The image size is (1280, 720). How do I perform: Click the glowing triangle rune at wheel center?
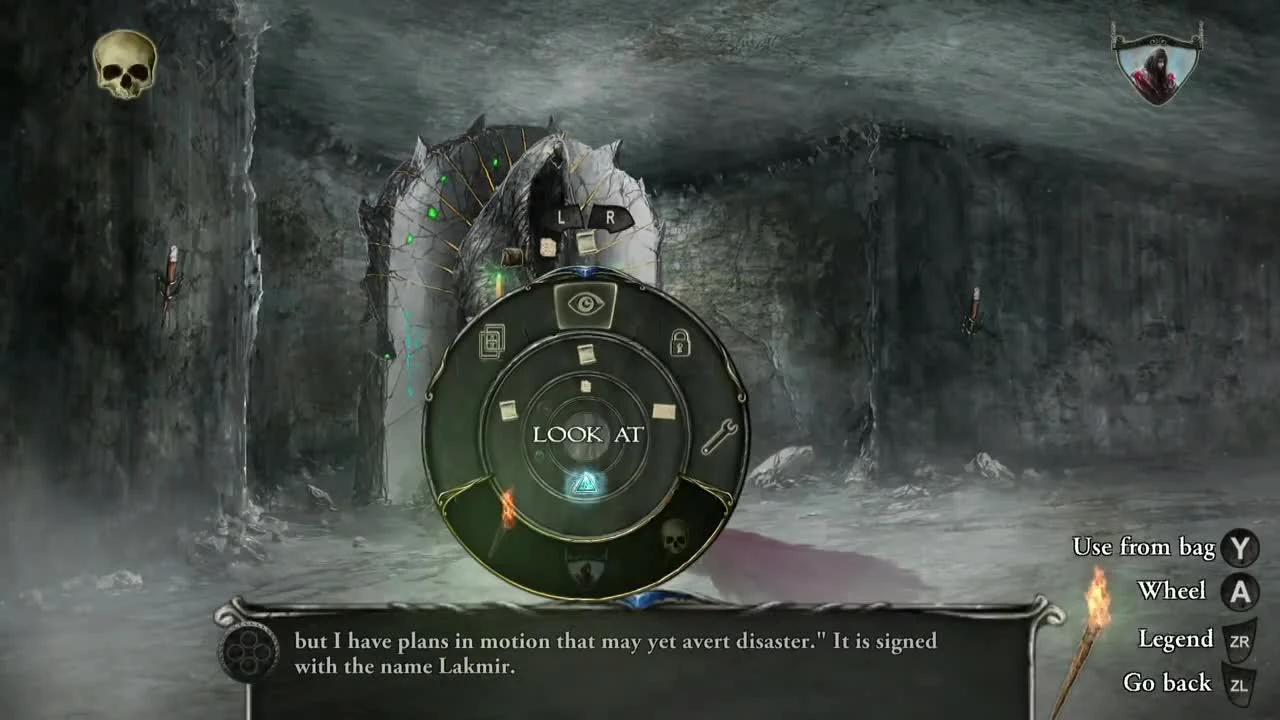click(585, 485)
